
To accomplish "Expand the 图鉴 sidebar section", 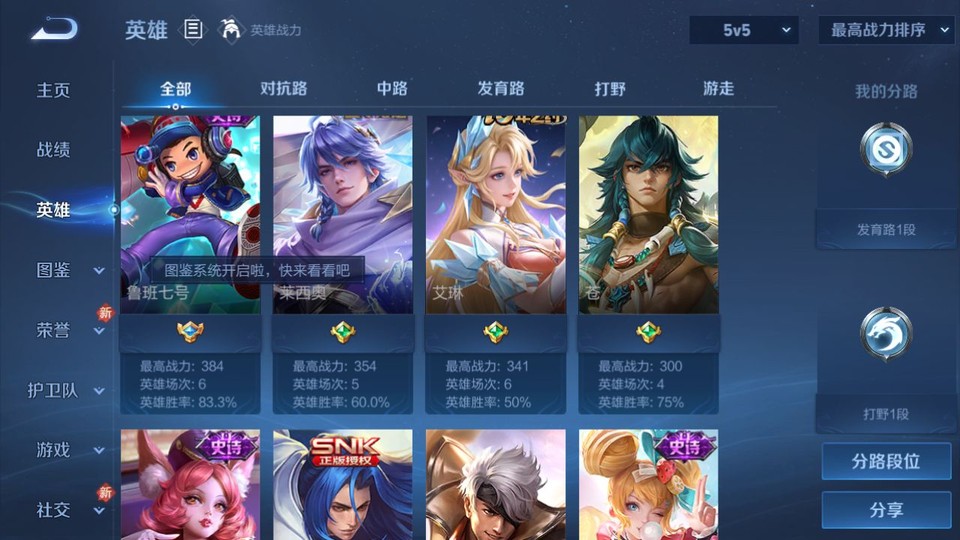I will tap(68, 270).
